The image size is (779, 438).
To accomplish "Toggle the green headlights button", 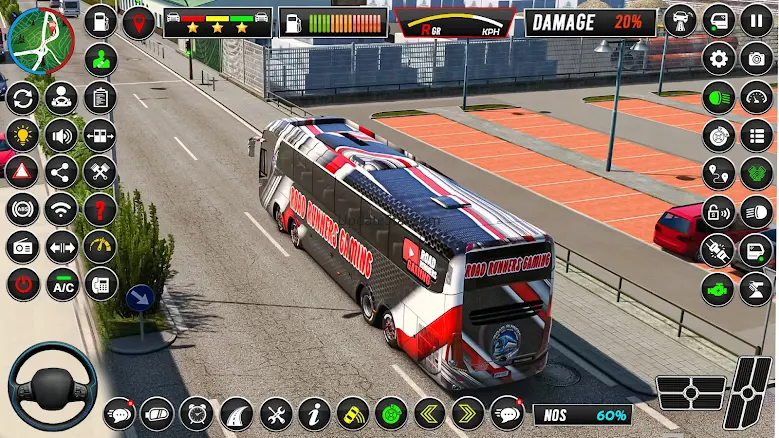I will pos(718,97).
